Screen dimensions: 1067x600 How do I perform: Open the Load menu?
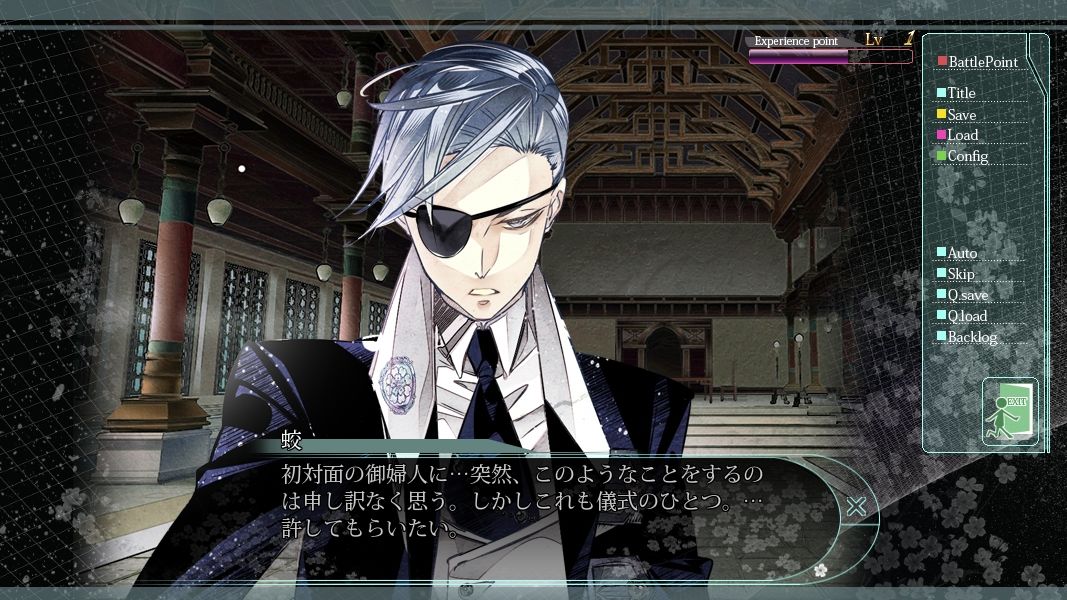click(962, 135)
